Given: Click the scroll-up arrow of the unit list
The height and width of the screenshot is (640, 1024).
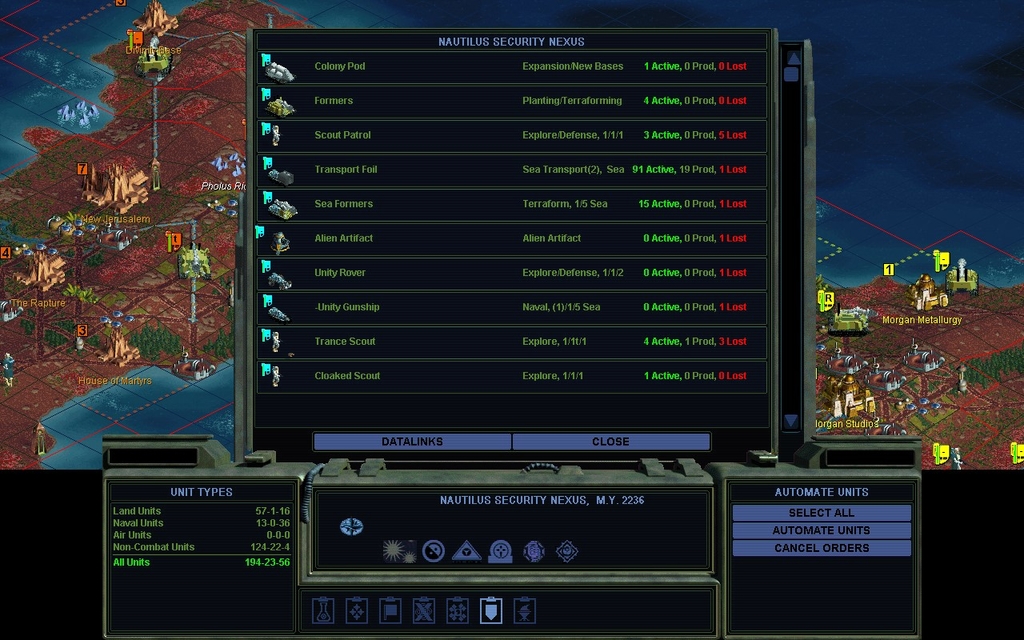Looking at the screenshot, I should [x=791, y=57].
